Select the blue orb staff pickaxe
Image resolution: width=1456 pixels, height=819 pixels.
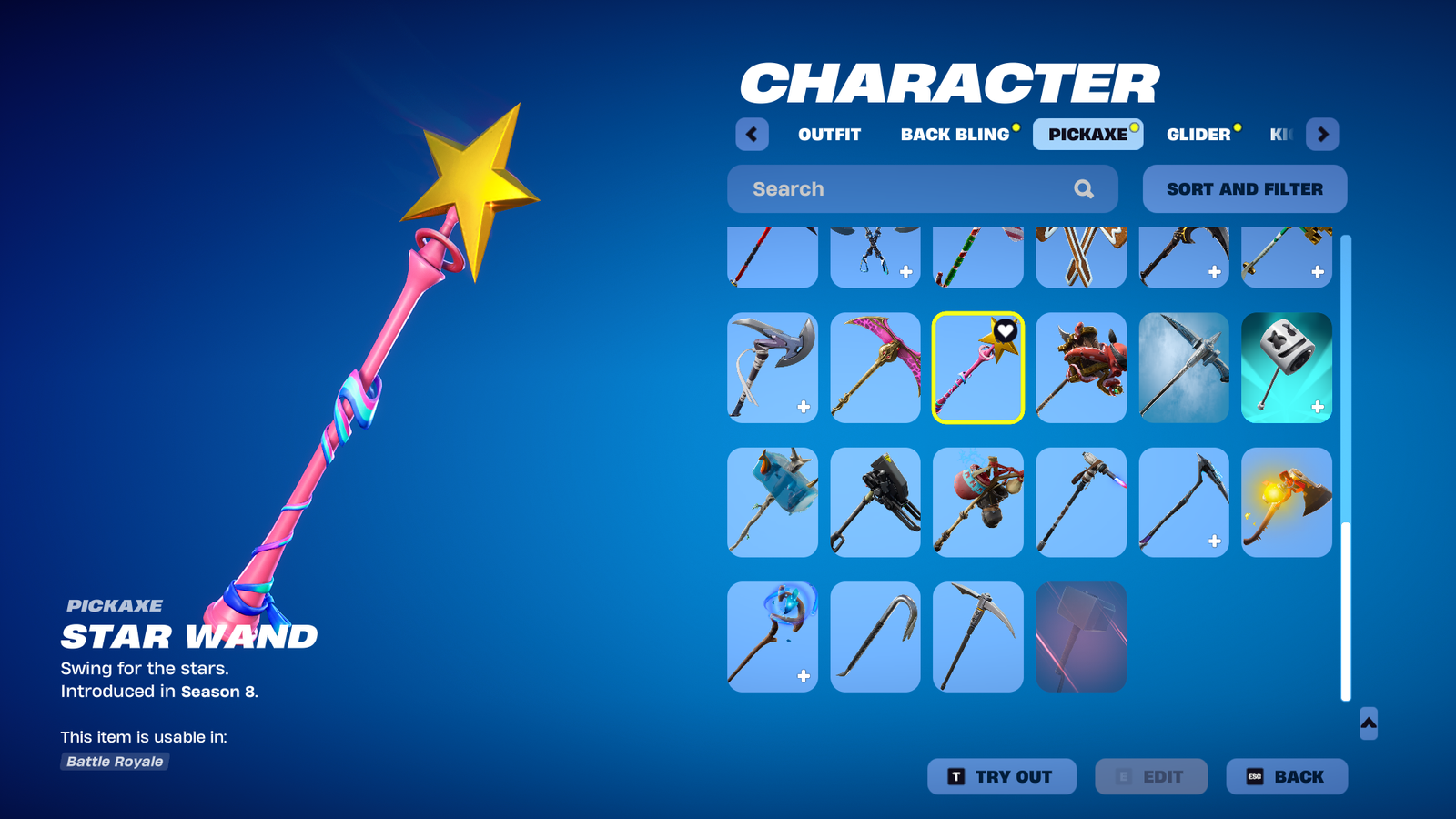tap(772, 637)
